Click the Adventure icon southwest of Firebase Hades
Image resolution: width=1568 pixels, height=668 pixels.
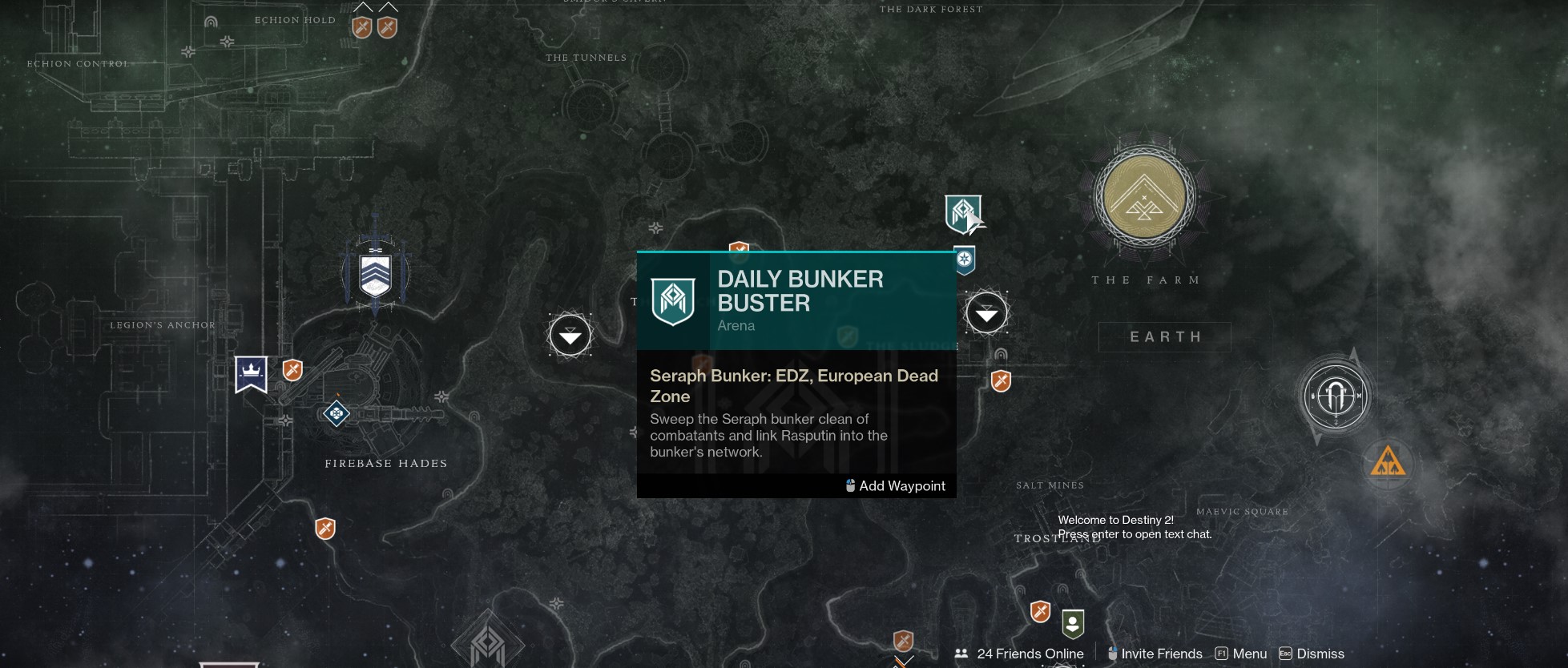pyautogui.click(x=324, y=529)
